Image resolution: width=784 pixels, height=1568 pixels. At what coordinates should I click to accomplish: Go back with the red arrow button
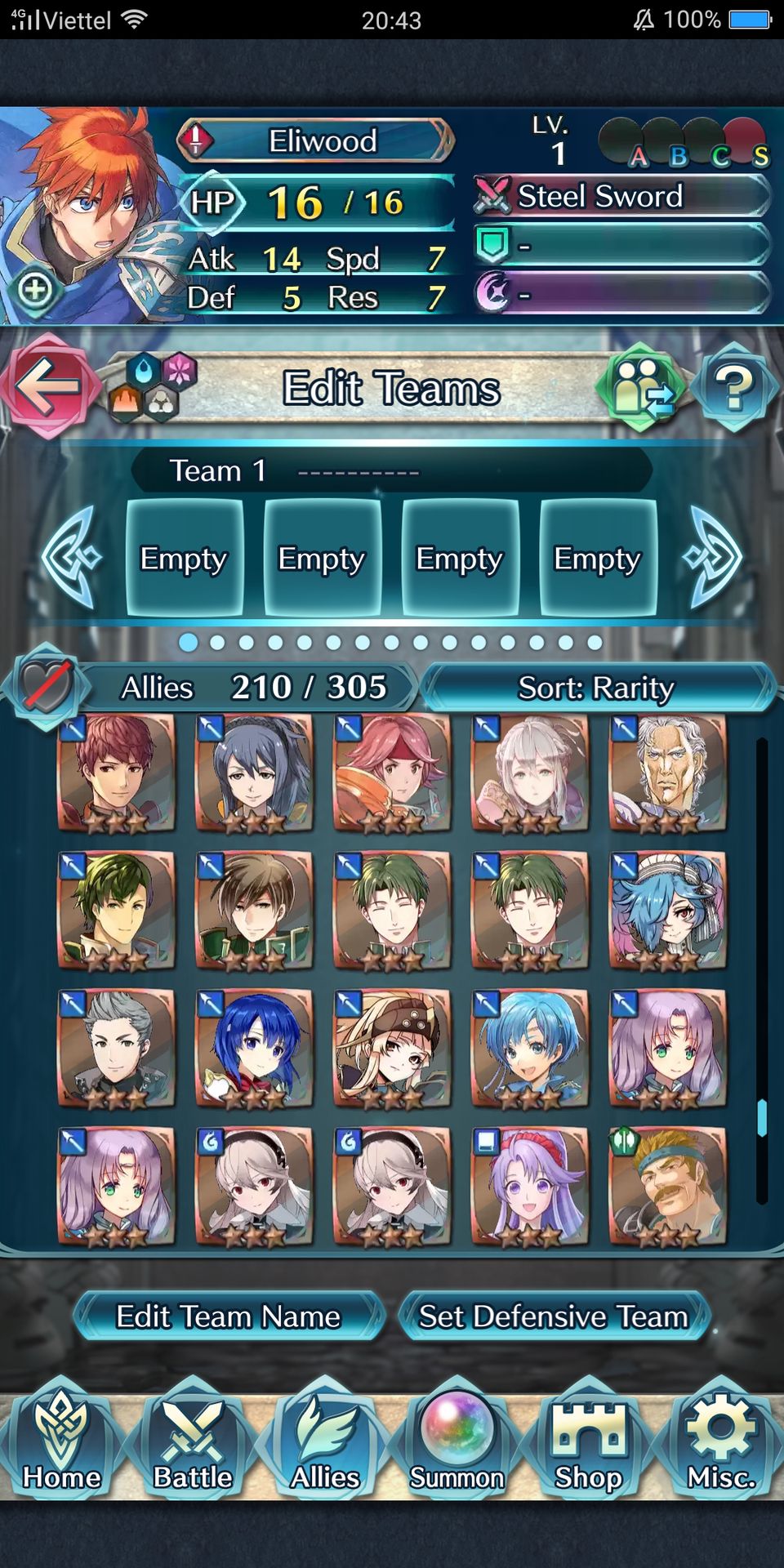tap(47, 386)
